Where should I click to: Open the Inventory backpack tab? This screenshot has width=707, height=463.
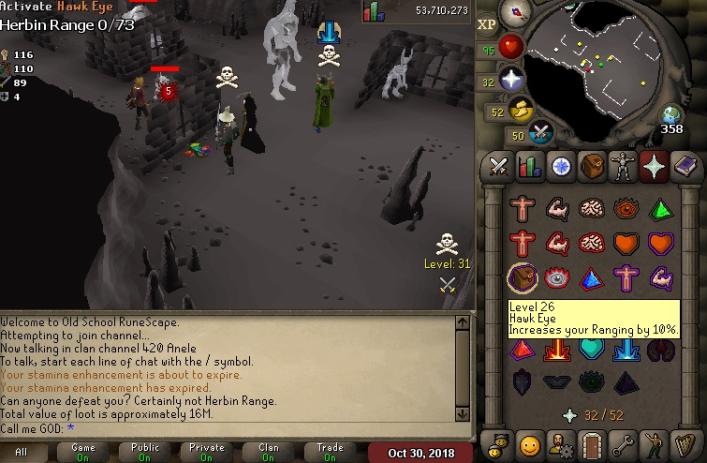(x=593, y=167)
